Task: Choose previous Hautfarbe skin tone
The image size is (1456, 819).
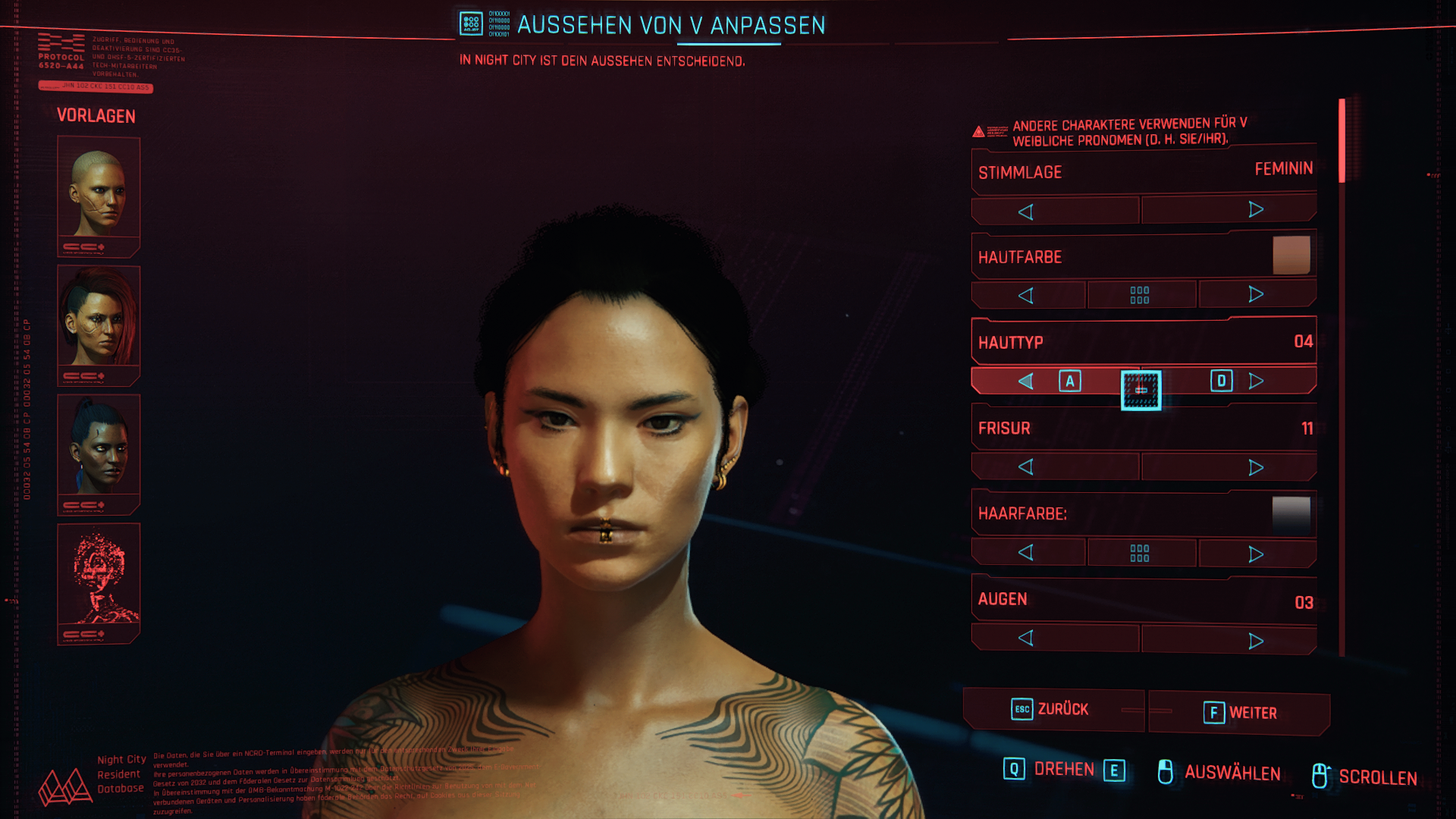Action: [x=1028, y=295]
